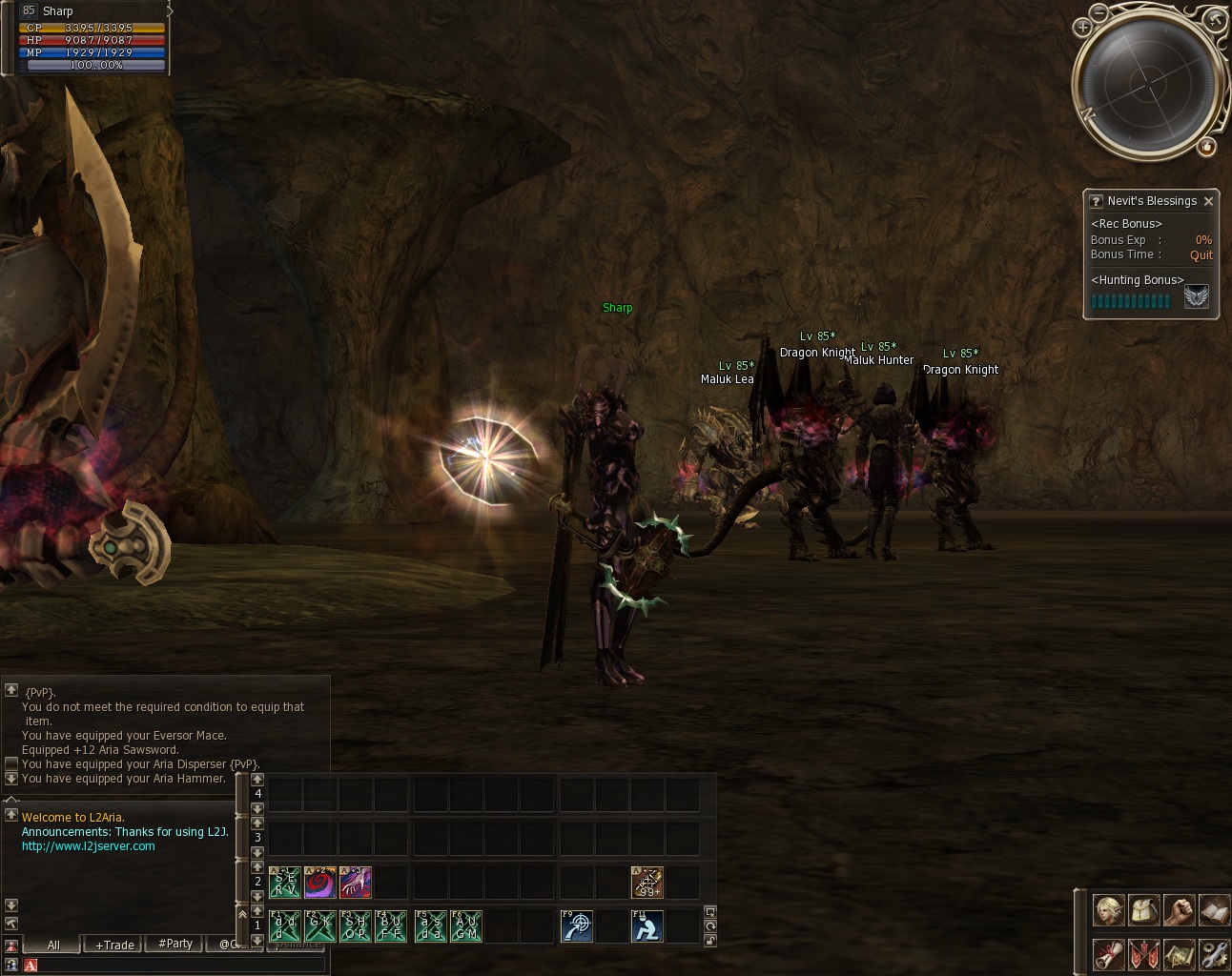Open the actions menu fist icon

coord(1179,910)
